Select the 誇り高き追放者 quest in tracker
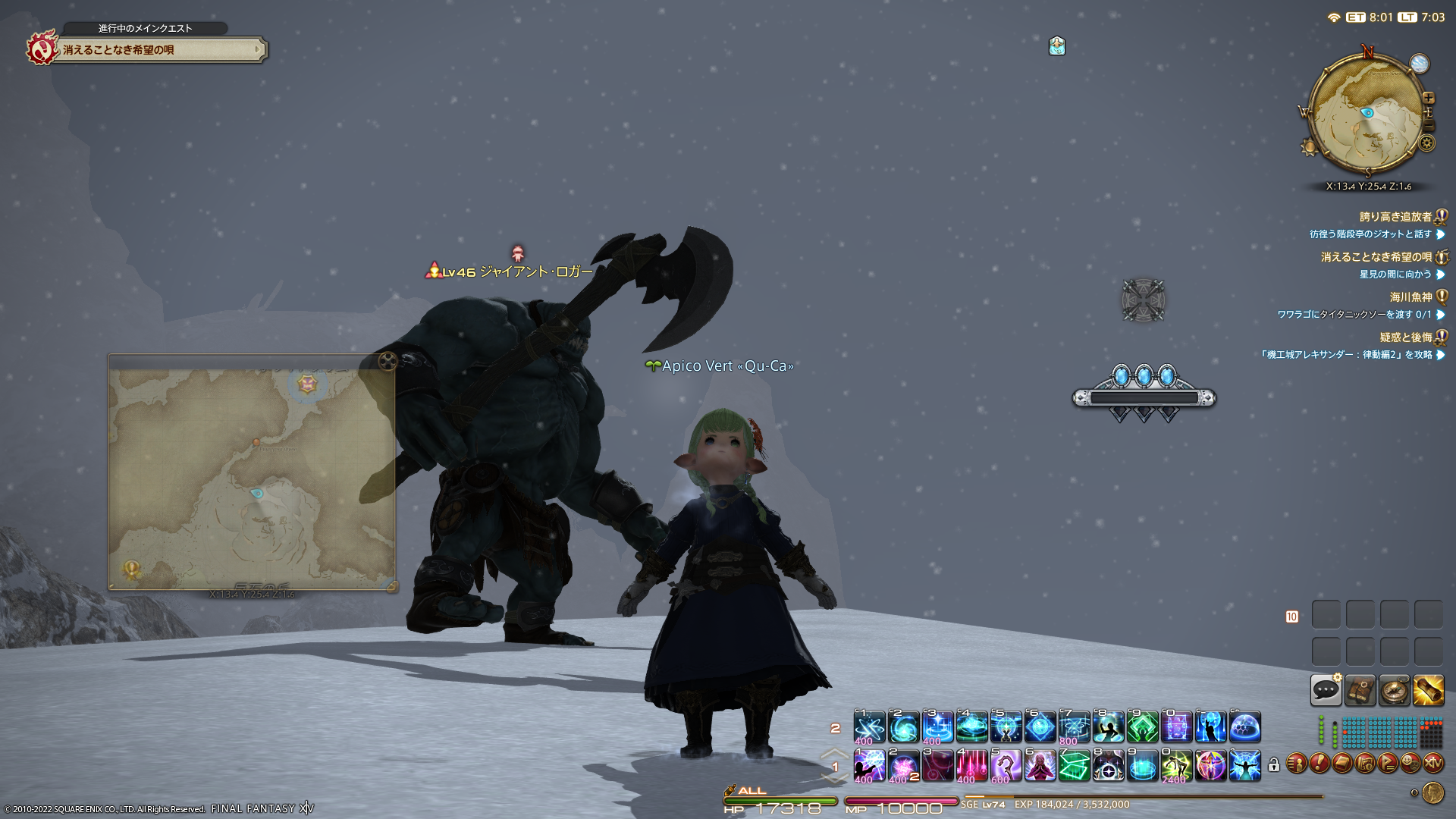This screenshot has width=1456, height=819. pos(1395,217)
